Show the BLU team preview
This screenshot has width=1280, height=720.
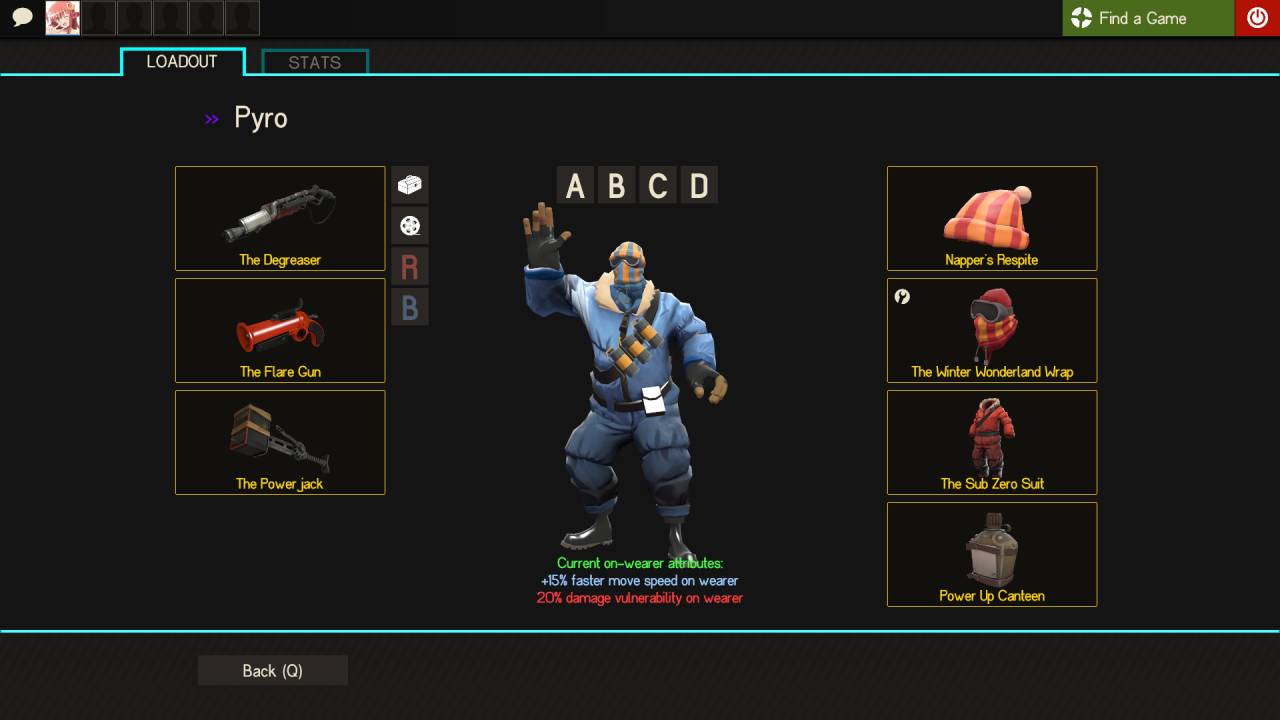410,307
